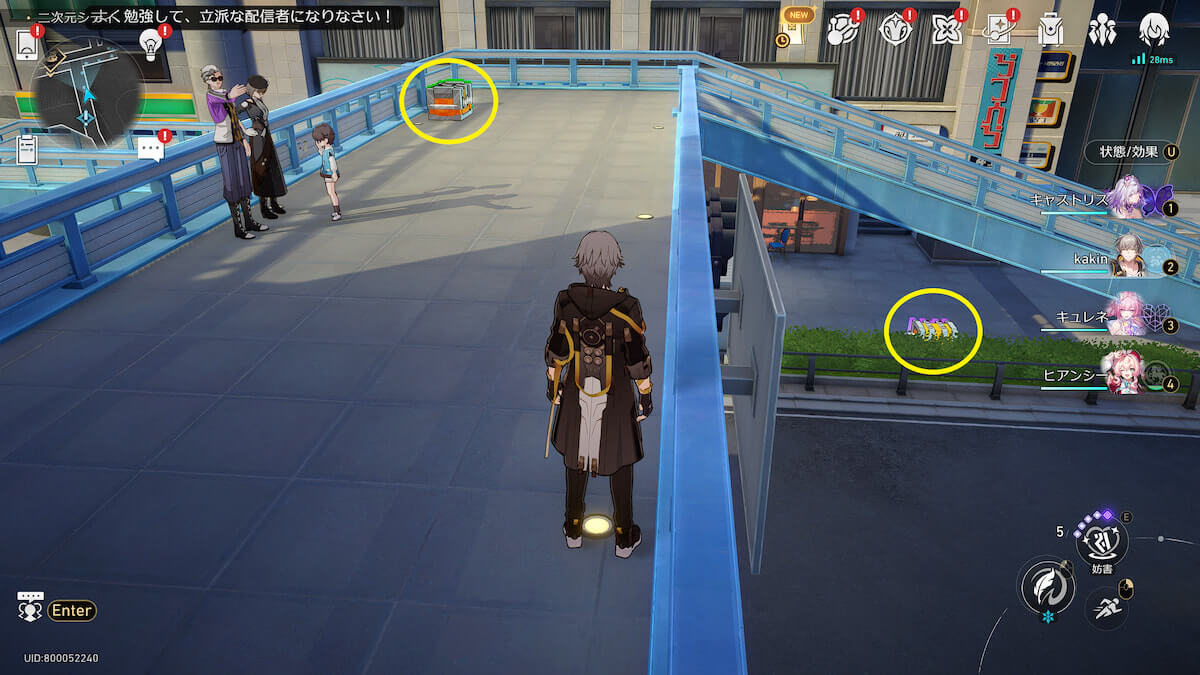Image resolution: width=1200 pixels, height=675 pixels.
Task: Open the four-petal flower icon
Action: (945, 31)
